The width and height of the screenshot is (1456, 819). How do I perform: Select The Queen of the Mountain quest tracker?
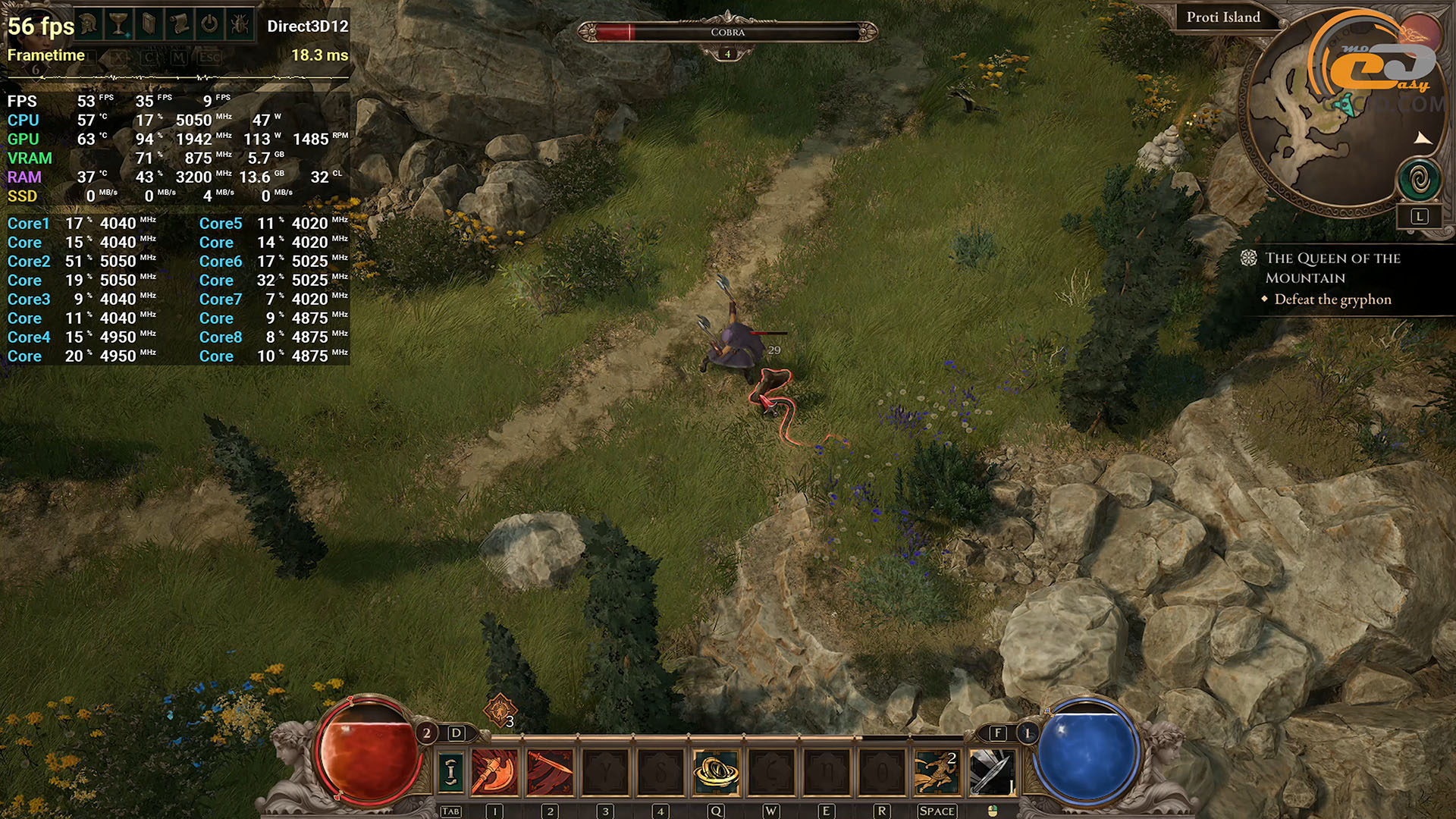(1332, 268)
